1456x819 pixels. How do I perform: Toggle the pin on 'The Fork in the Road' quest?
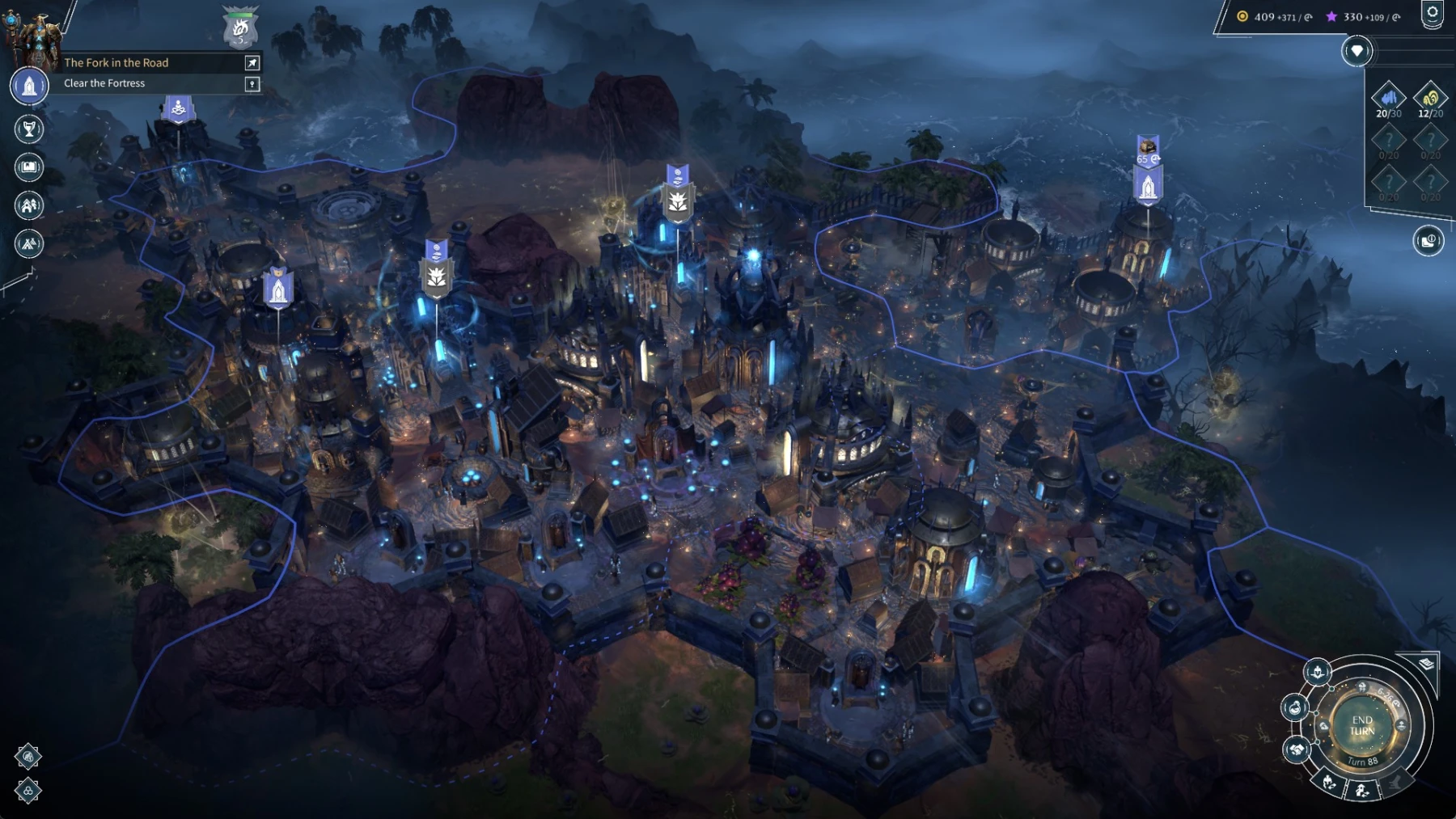coord(252,63)
